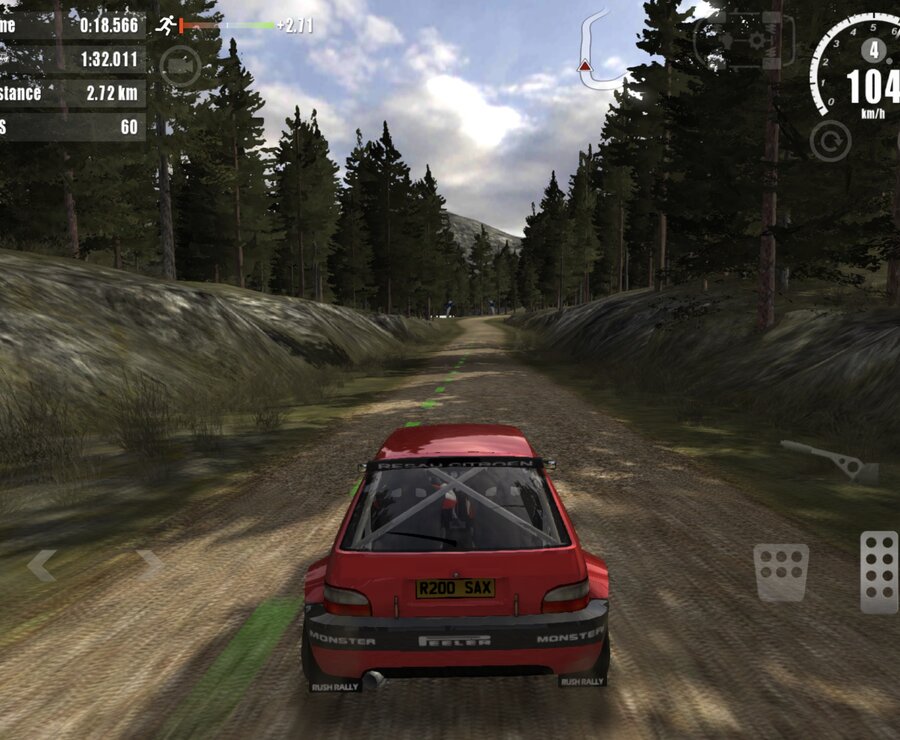
Task: Tap the brake pedal
Action: [x=781, y=572]
